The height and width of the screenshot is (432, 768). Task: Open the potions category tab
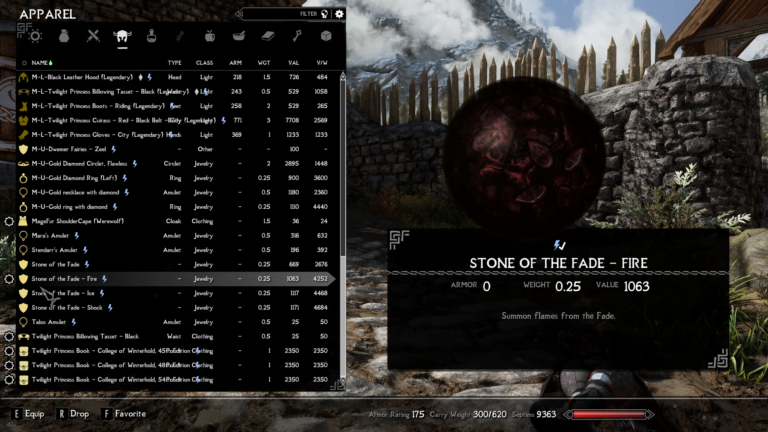coord(152,37)
